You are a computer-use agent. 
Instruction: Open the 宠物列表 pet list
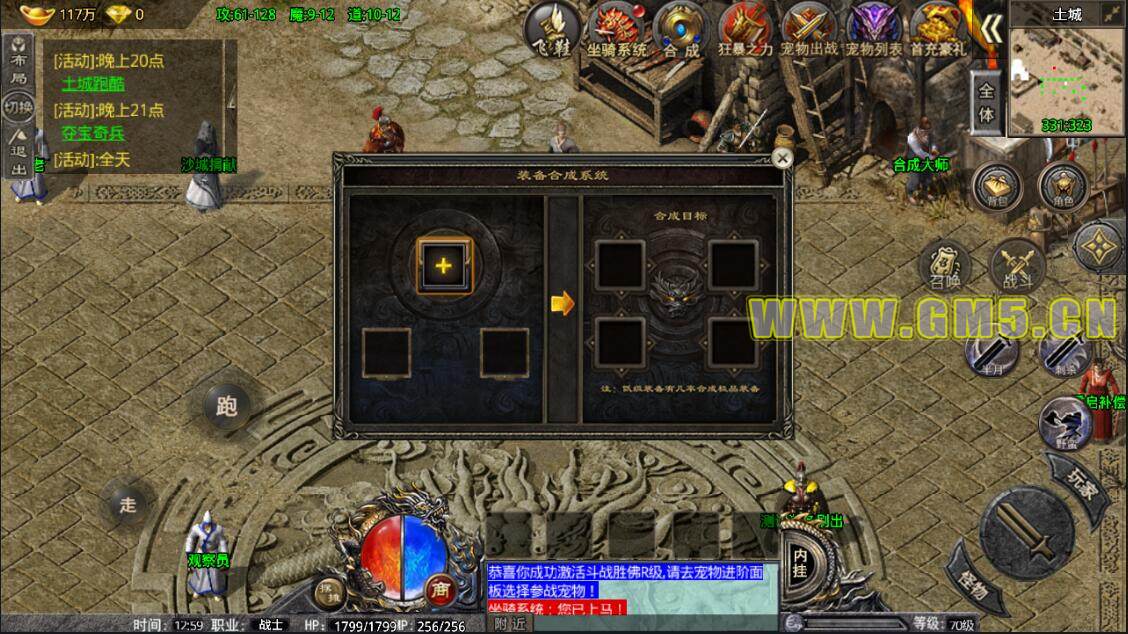874,30
